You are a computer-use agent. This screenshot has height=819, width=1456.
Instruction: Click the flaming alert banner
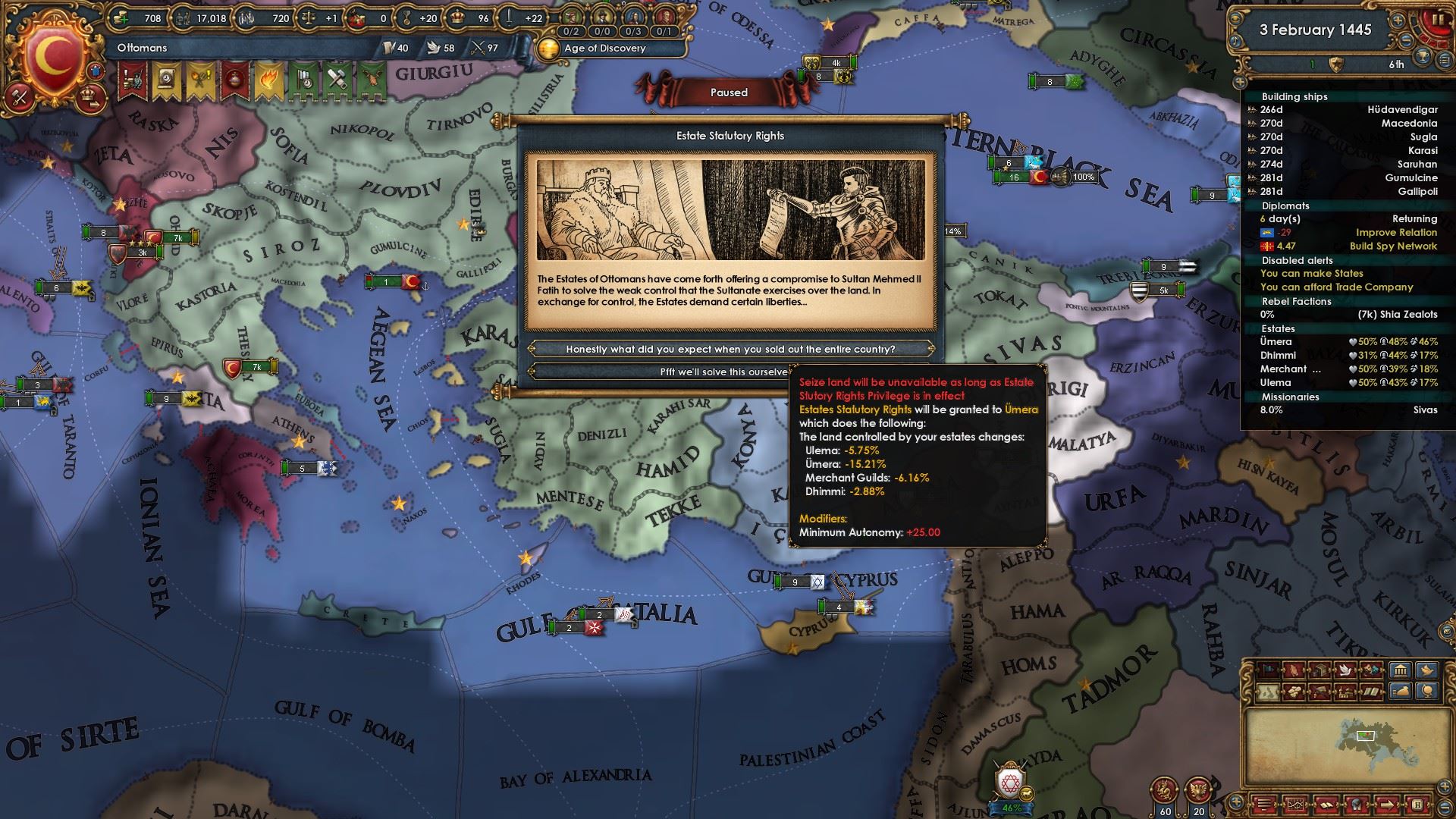tap(268, 80)
